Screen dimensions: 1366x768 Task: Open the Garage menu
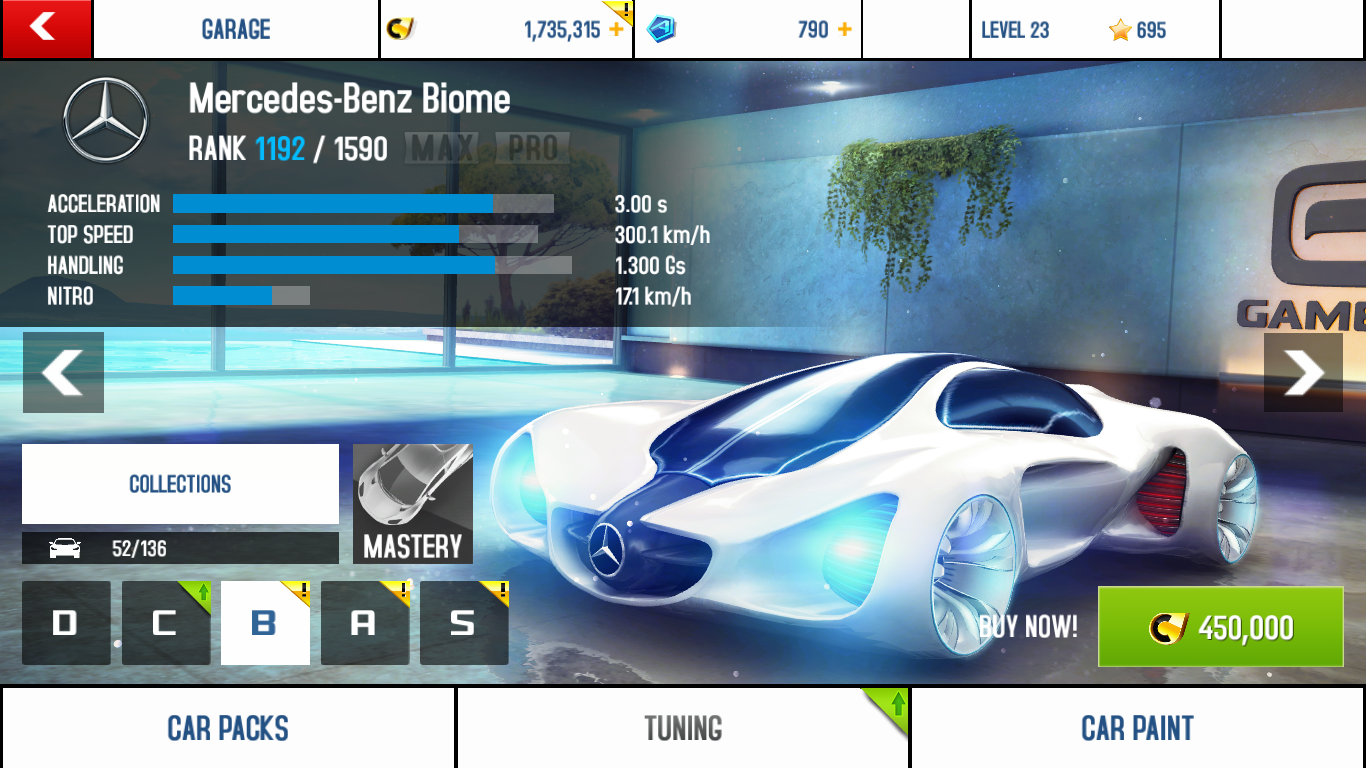(236, 30)
